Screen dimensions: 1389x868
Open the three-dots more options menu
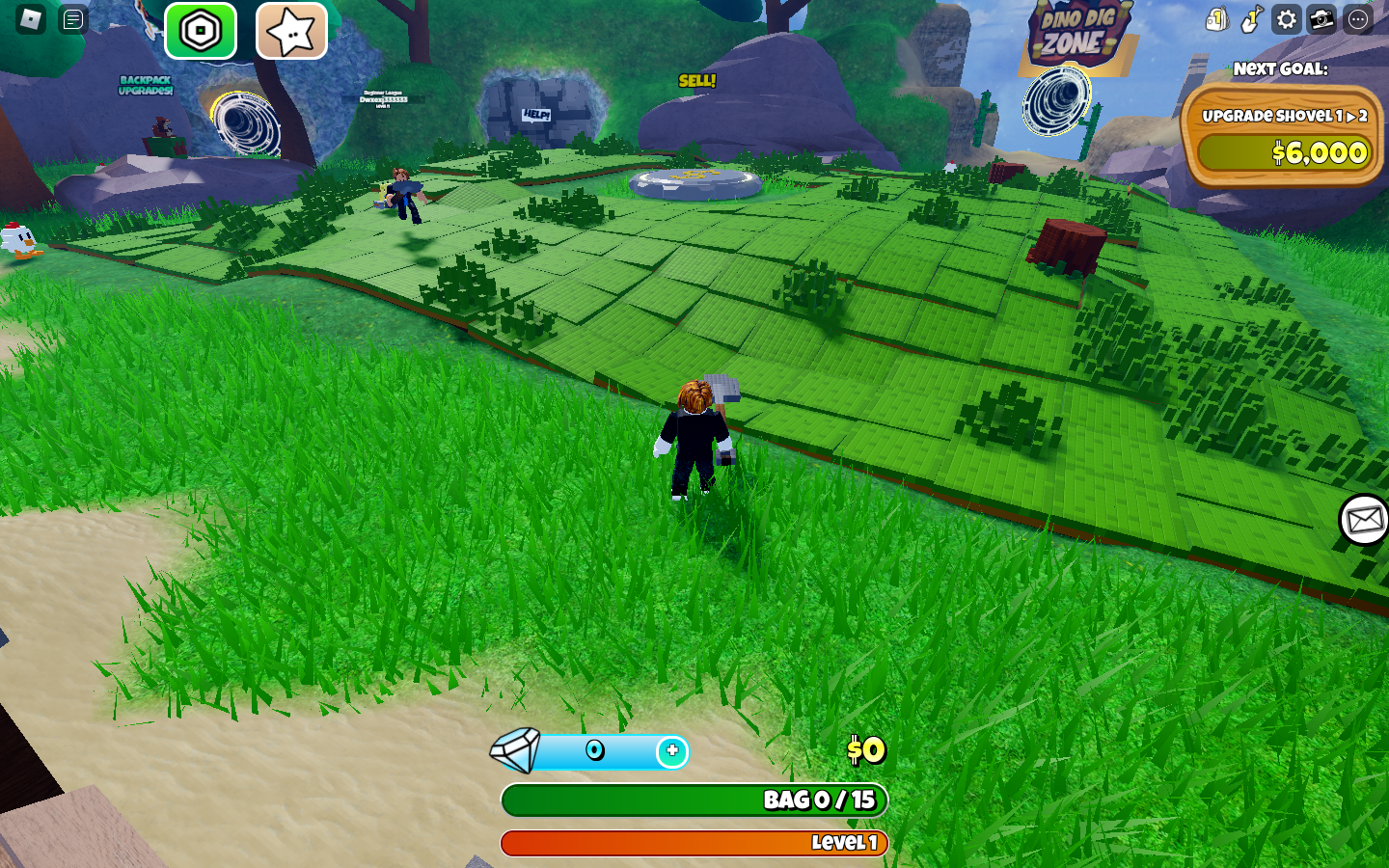click(x=1358, y=19)
